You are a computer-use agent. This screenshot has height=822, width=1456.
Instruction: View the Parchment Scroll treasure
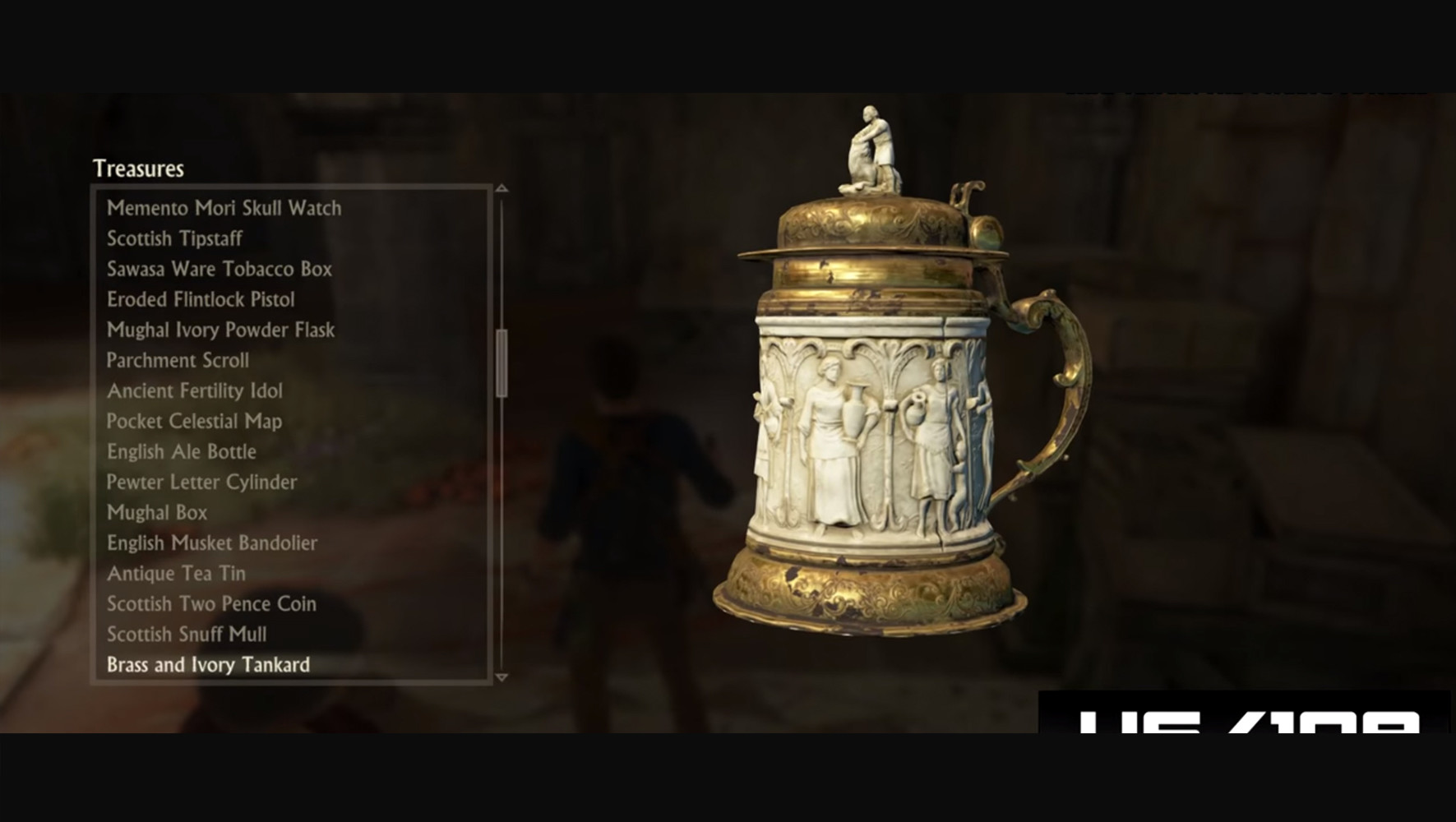coord(178,360)
